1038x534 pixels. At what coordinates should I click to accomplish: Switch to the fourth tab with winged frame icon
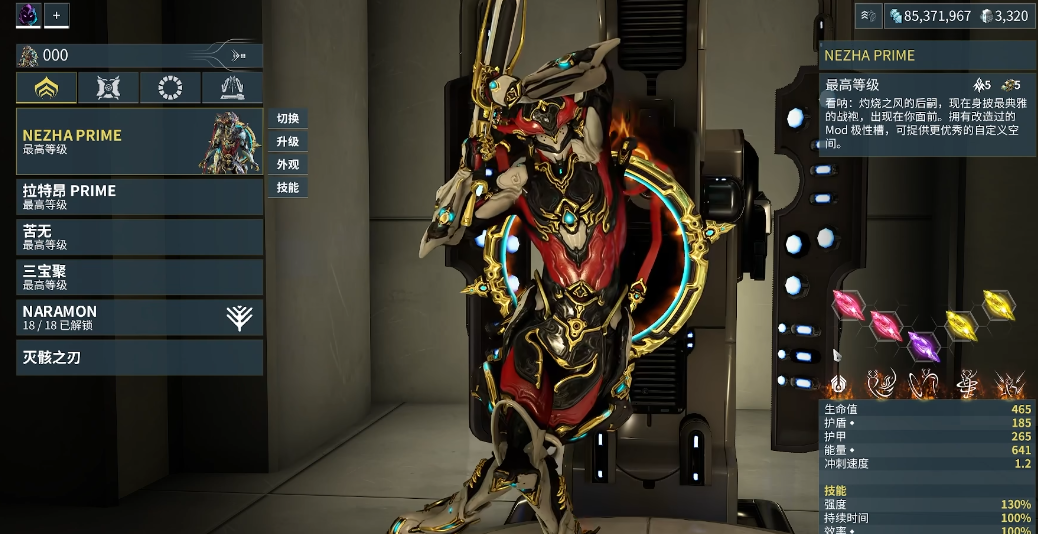232,88
